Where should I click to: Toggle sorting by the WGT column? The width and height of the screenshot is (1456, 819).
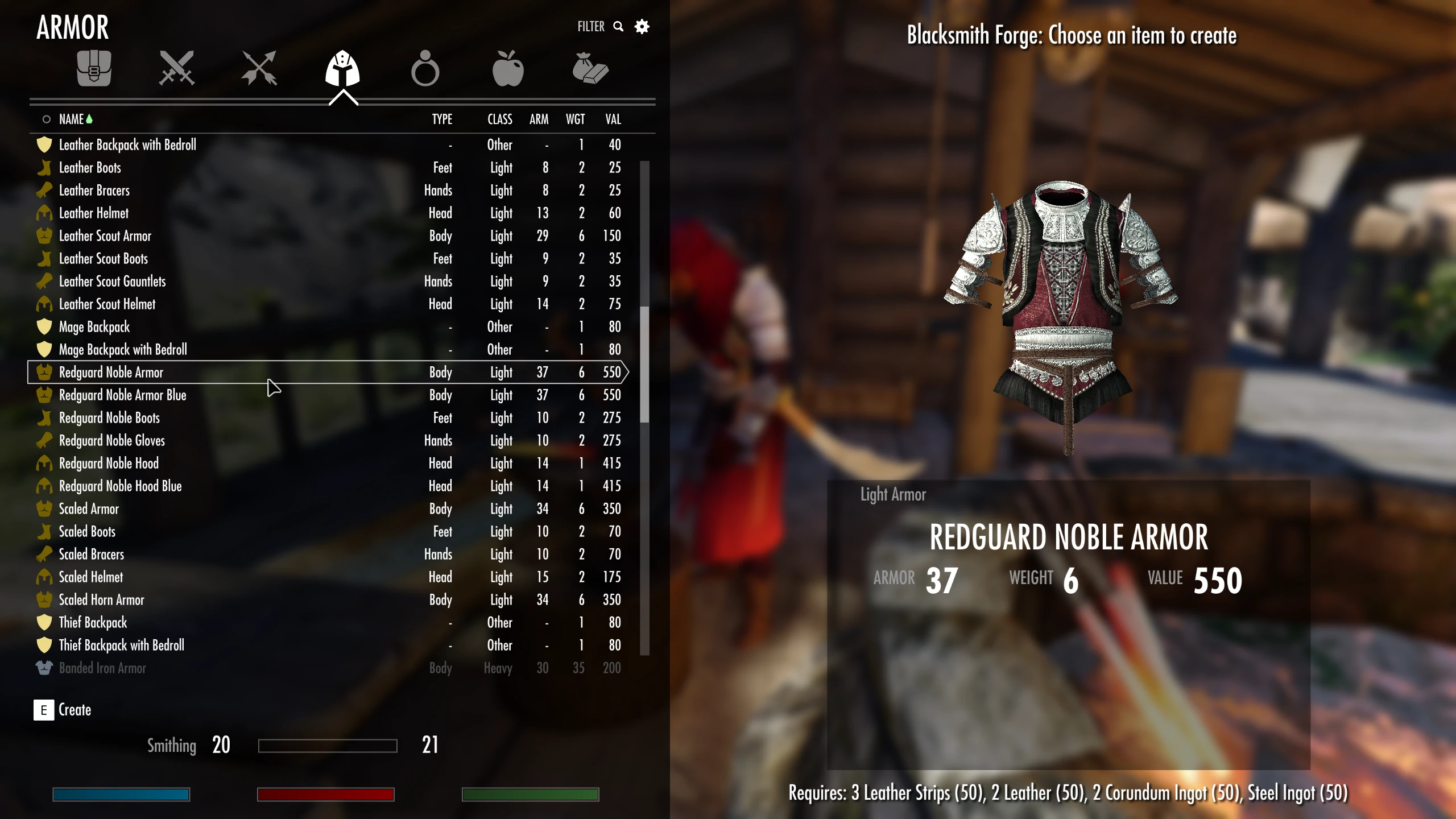coord(577,119)
